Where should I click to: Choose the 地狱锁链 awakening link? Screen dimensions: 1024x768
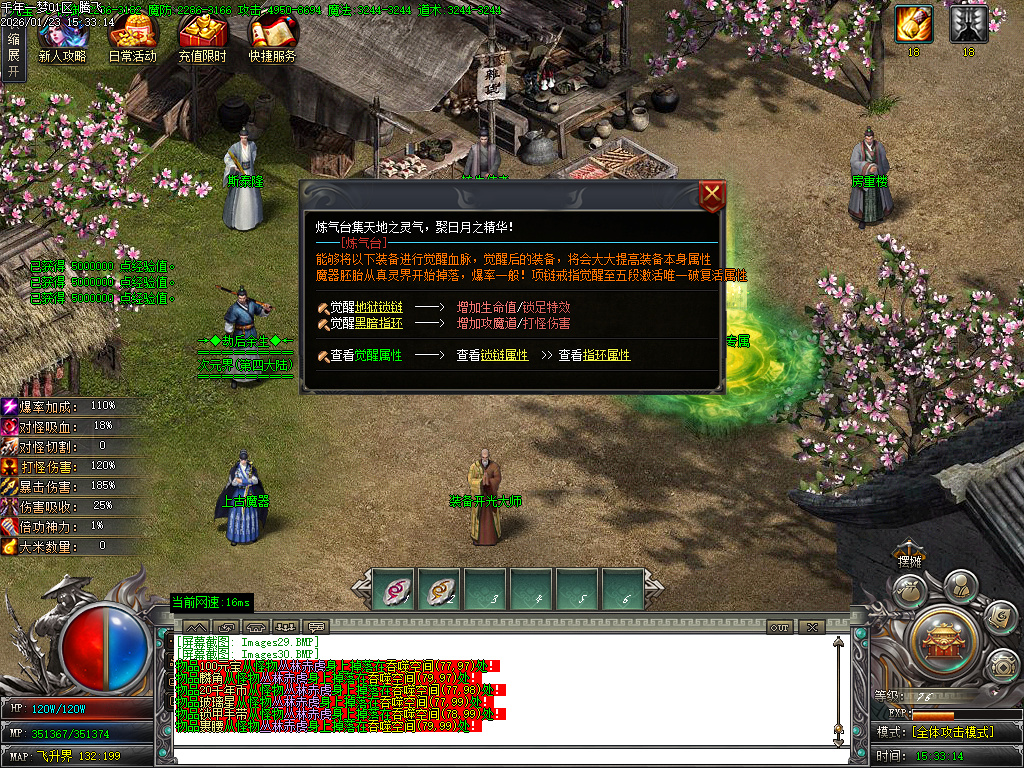click(379, 308)
